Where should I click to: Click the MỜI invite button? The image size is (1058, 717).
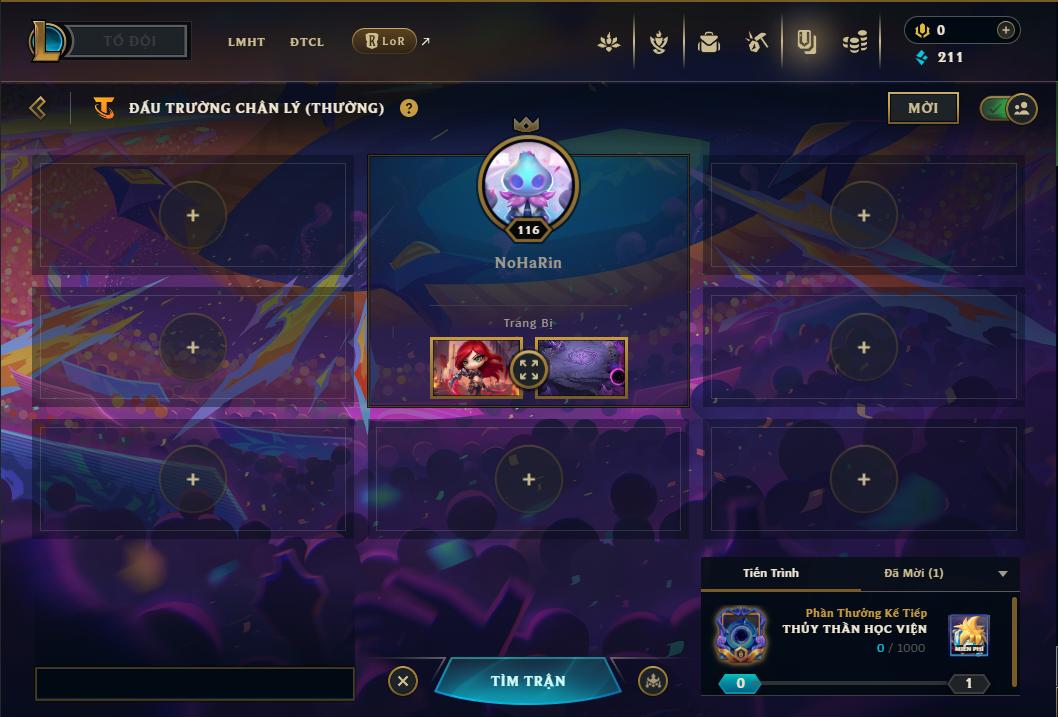(922, 108)
